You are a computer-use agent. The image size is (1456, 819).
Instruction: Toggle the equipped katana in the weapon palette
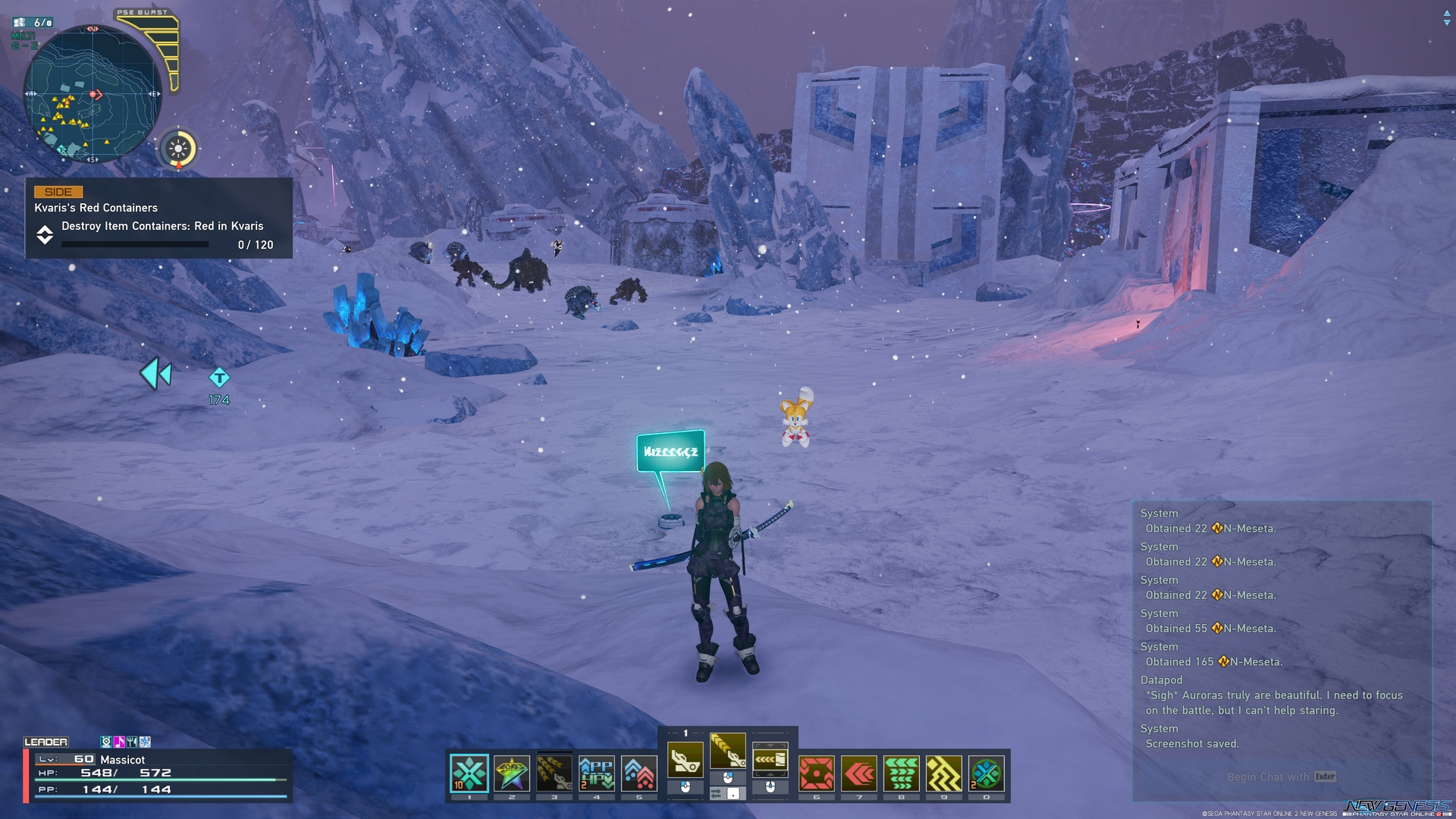[x=729, y=751]
